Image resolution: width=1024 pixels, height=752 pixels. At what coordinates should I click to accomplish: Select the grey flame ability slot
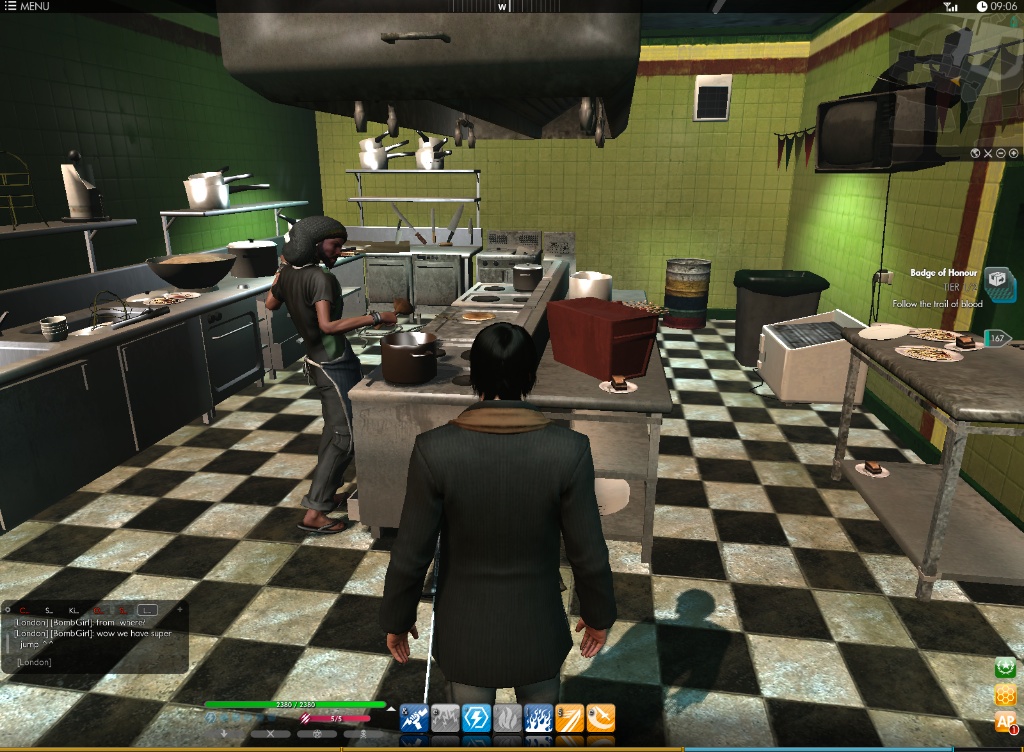pyautogui.click(x=507, y=717)
